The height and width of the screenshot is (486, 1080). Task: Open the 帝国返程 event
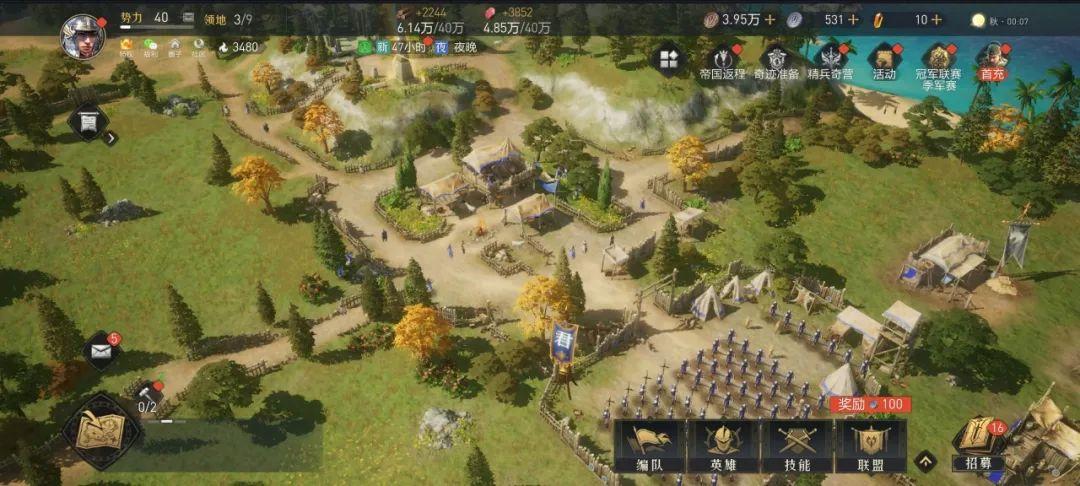(722, 60)
